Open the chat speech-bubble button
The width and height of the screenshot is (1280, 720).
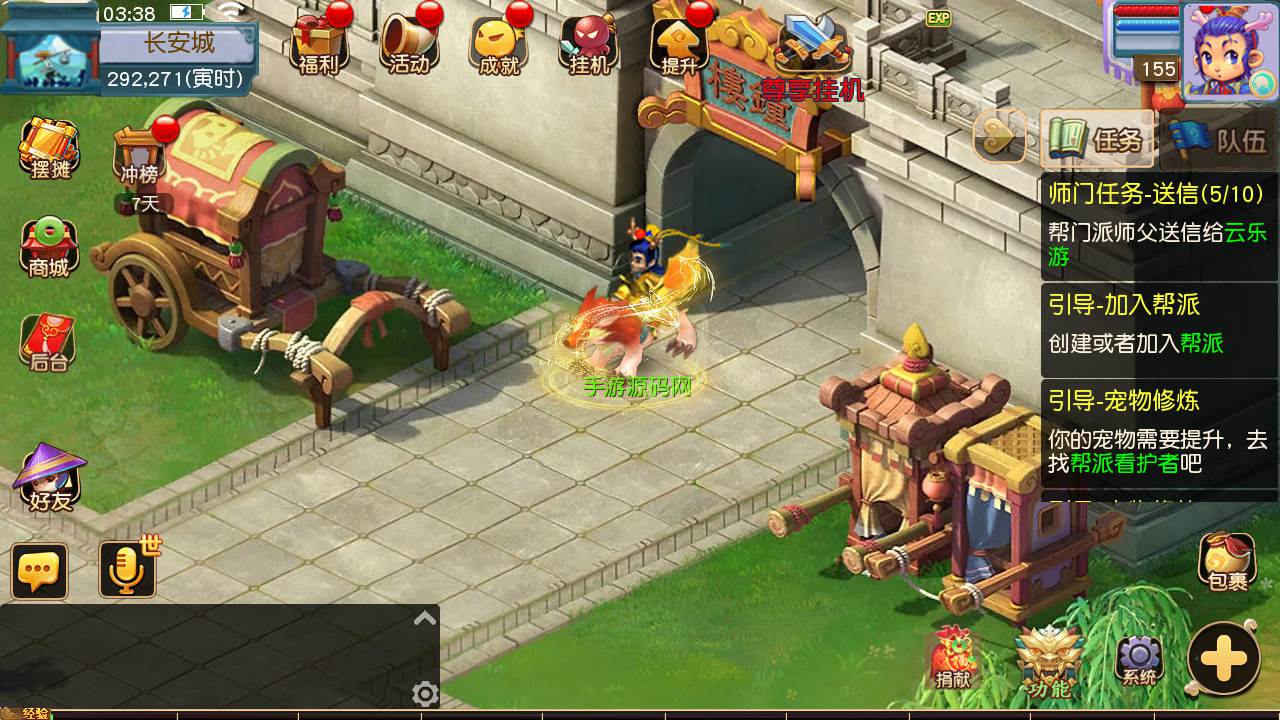[40, 571]
